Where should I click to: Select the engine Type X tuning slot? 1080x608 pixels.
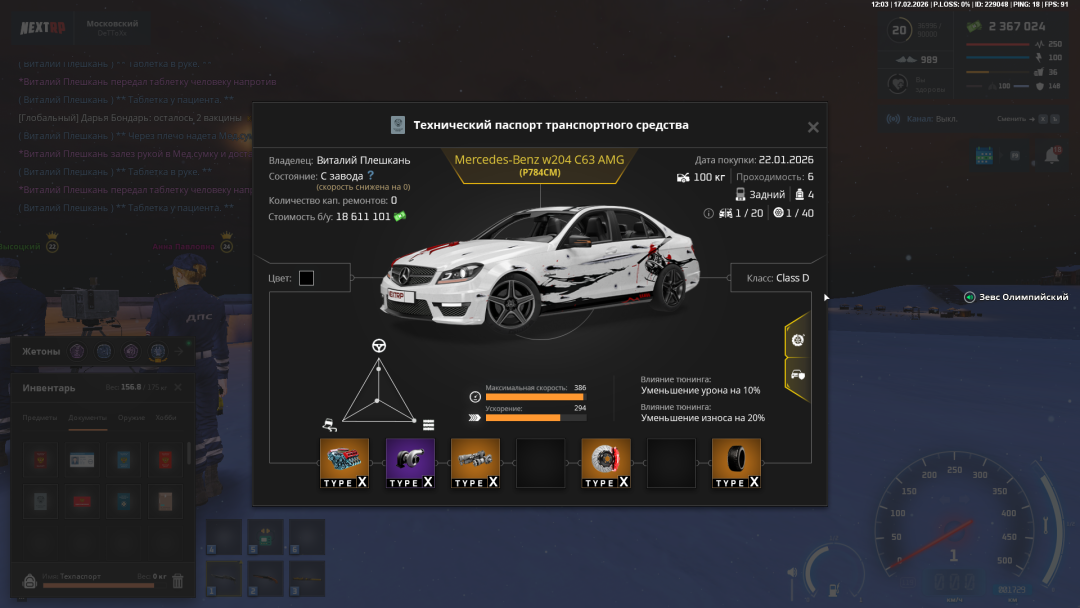pos(344,463)
